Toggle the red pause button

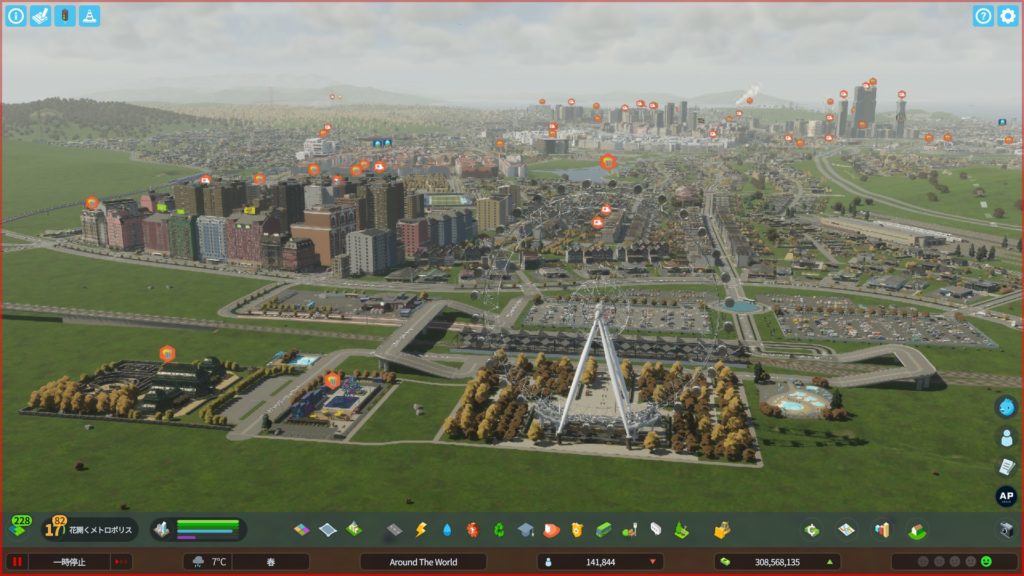(x=17, y=562)
